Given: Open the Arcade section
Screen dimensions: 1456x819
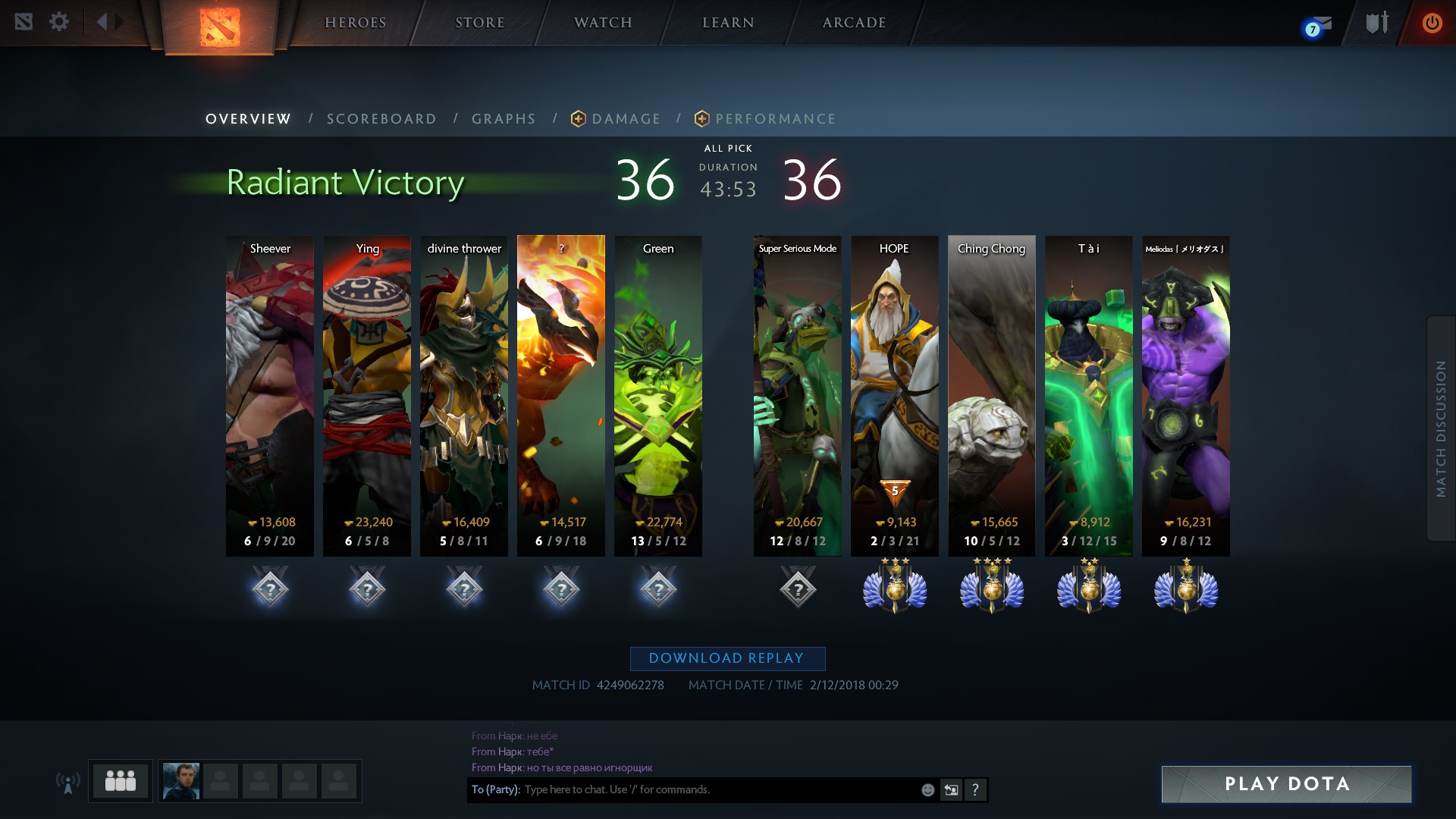Looking at the screenshot, I should coord(854,23).
